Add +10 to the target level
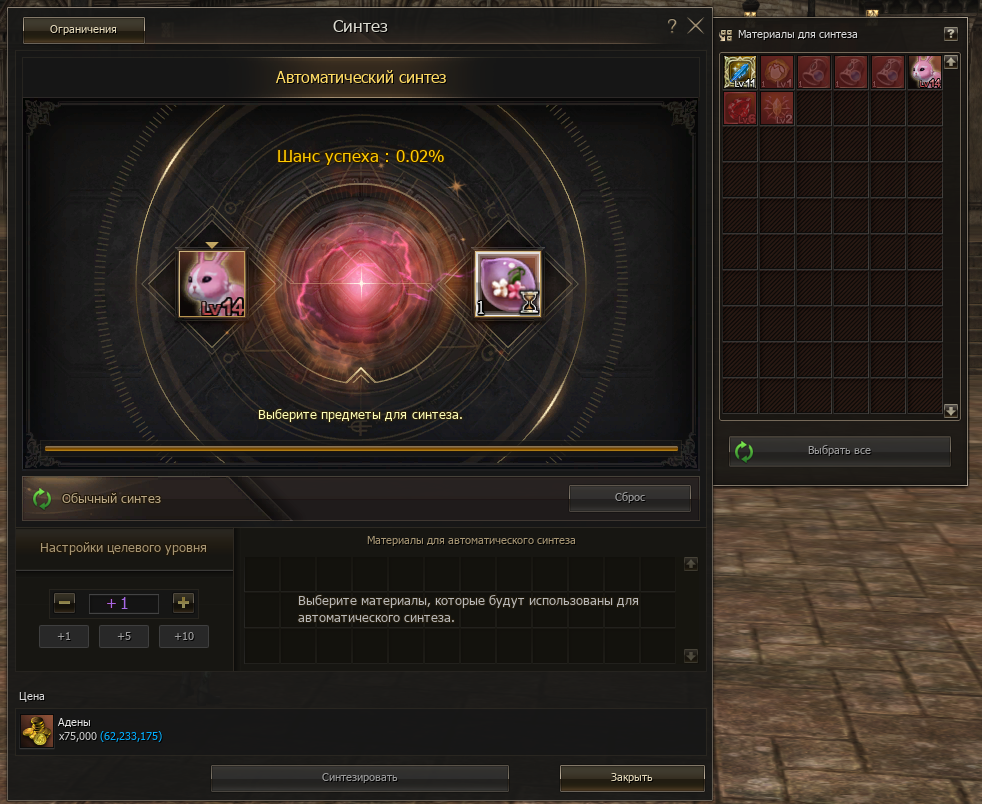This screenshot has width=982, height=804. coord(184,637)
